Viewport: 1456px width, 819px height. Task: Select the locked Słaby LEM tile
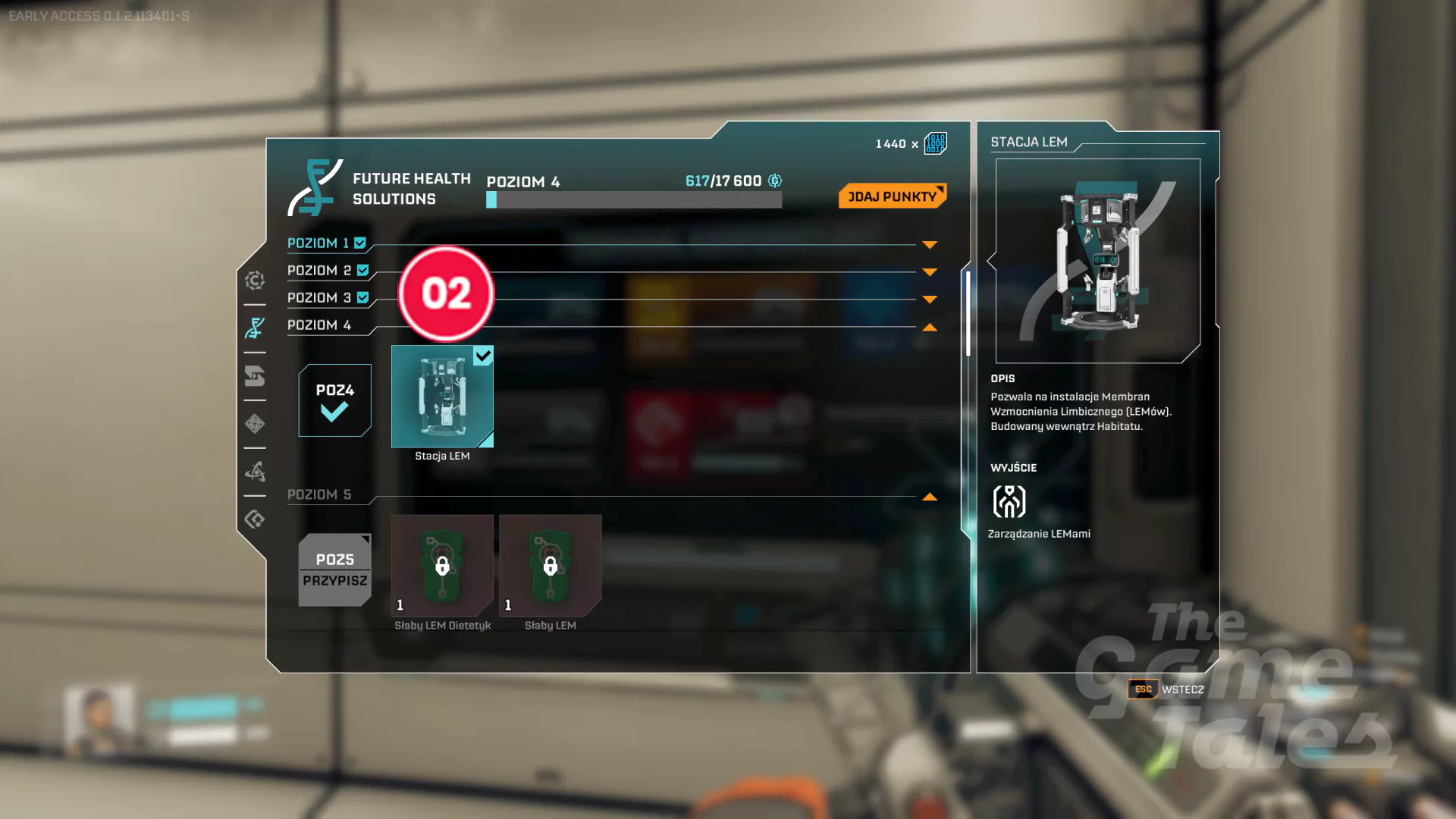click(x=550, y=566)
